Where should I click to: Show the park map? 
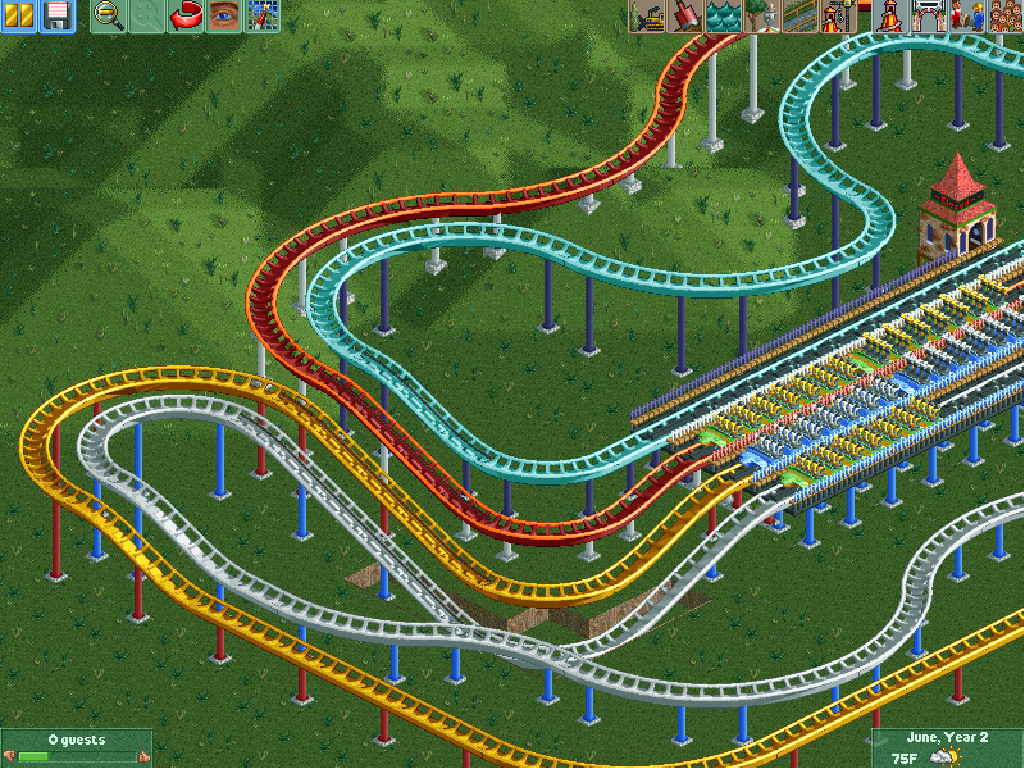[x=261, y=16]
